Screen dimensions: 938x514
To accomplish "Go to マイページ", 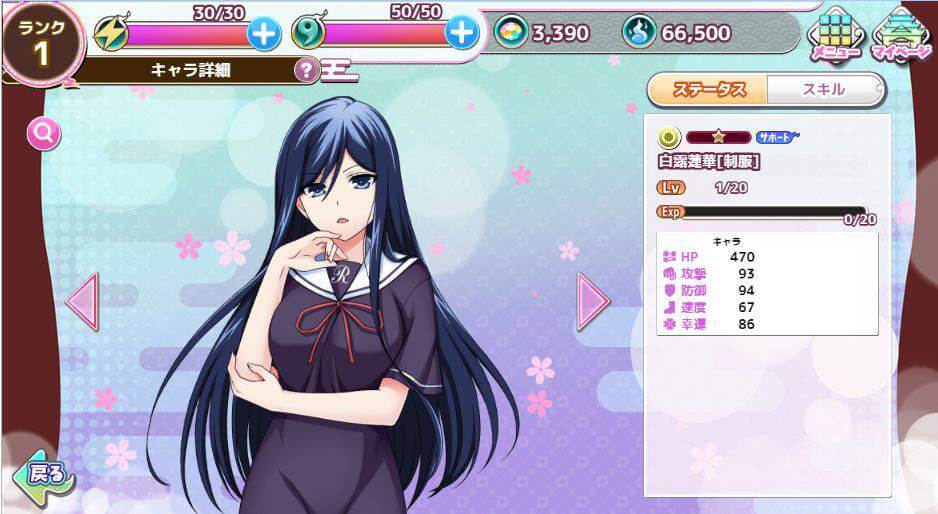I will [900, 34].
